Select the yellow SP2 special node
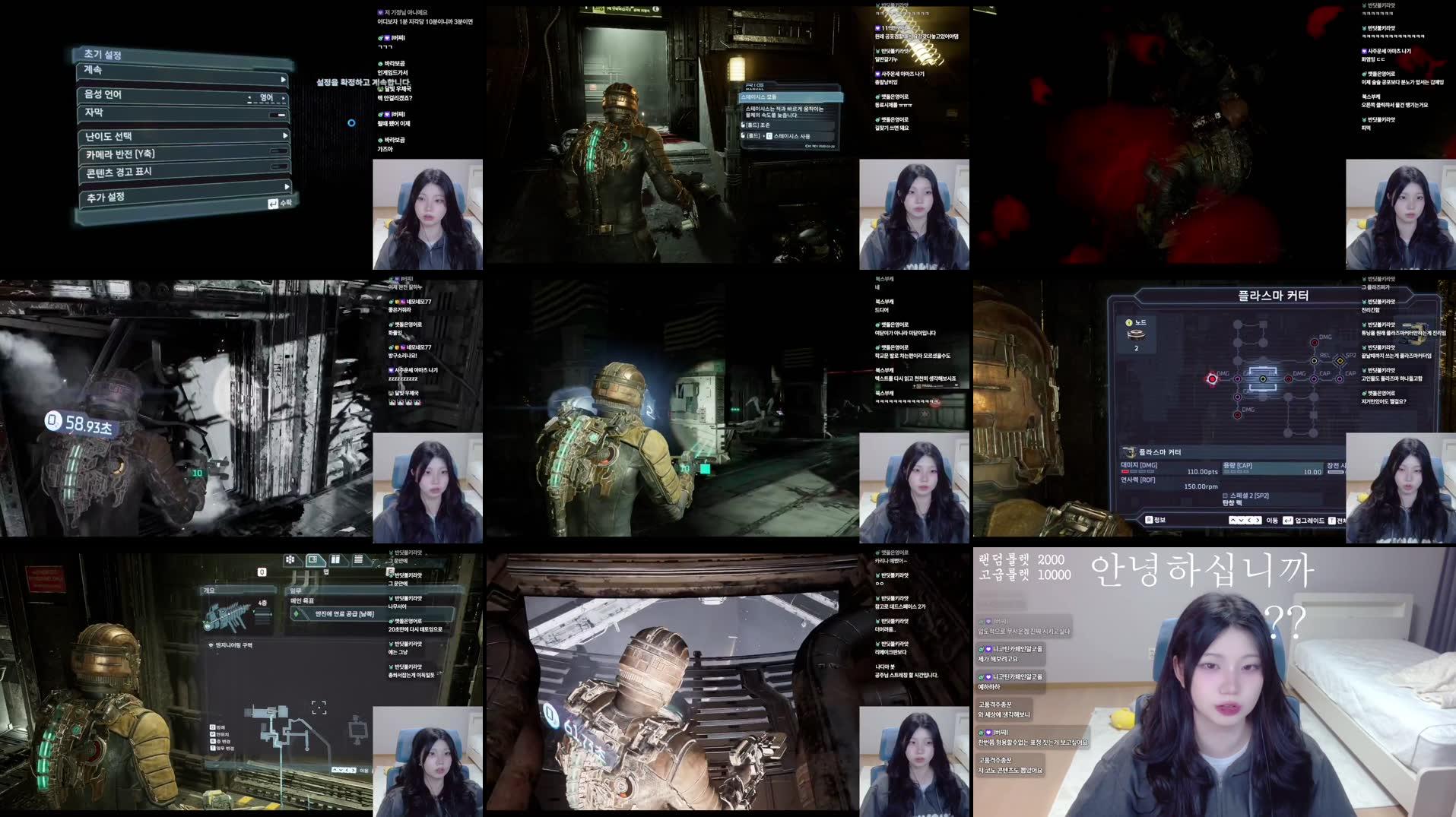The image size is (1456, 817). pos(1340,361)
